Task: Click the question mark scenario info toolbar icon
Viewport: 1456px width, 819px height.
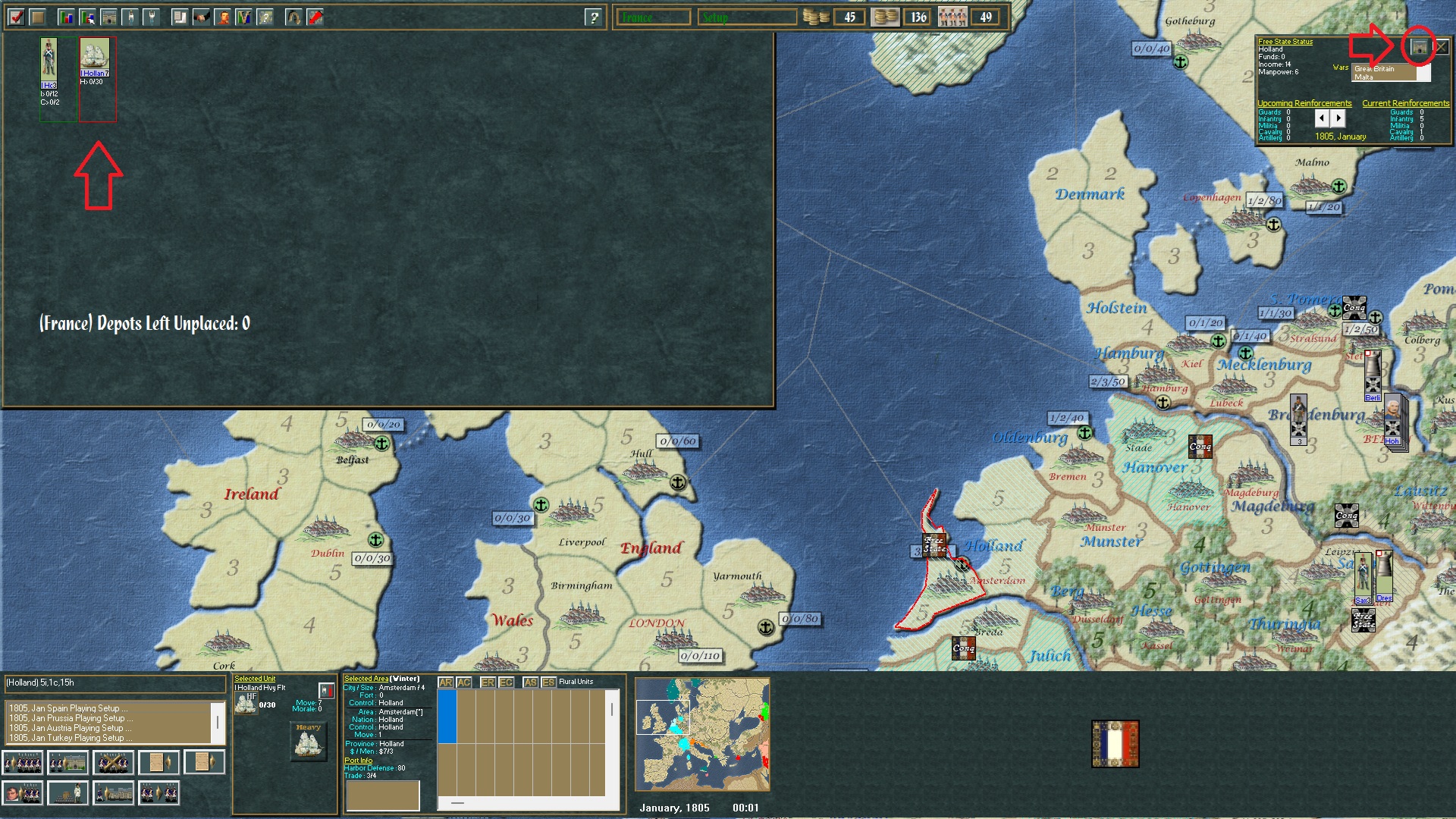Action: pyautogui.click(x=265, y=17)
